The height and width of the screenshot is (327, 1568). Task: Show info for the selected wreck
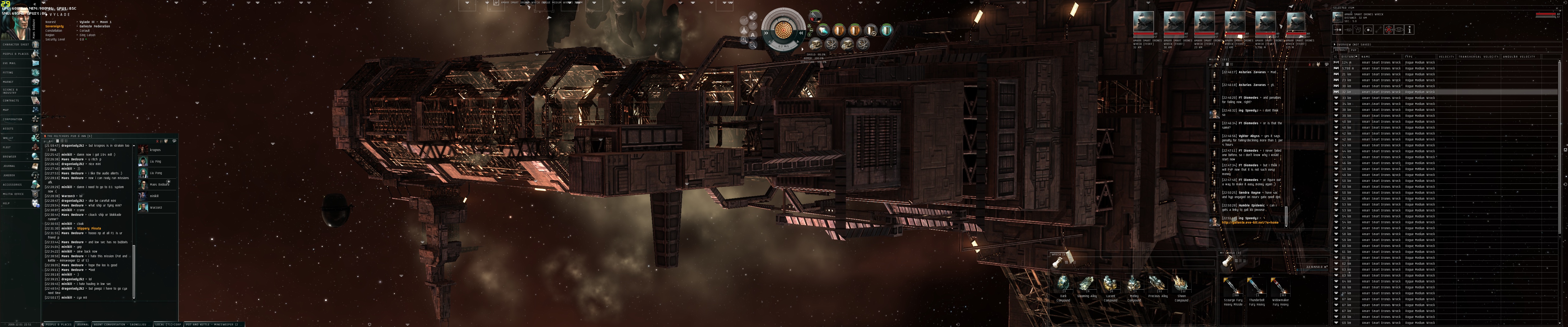point(1409,29)
